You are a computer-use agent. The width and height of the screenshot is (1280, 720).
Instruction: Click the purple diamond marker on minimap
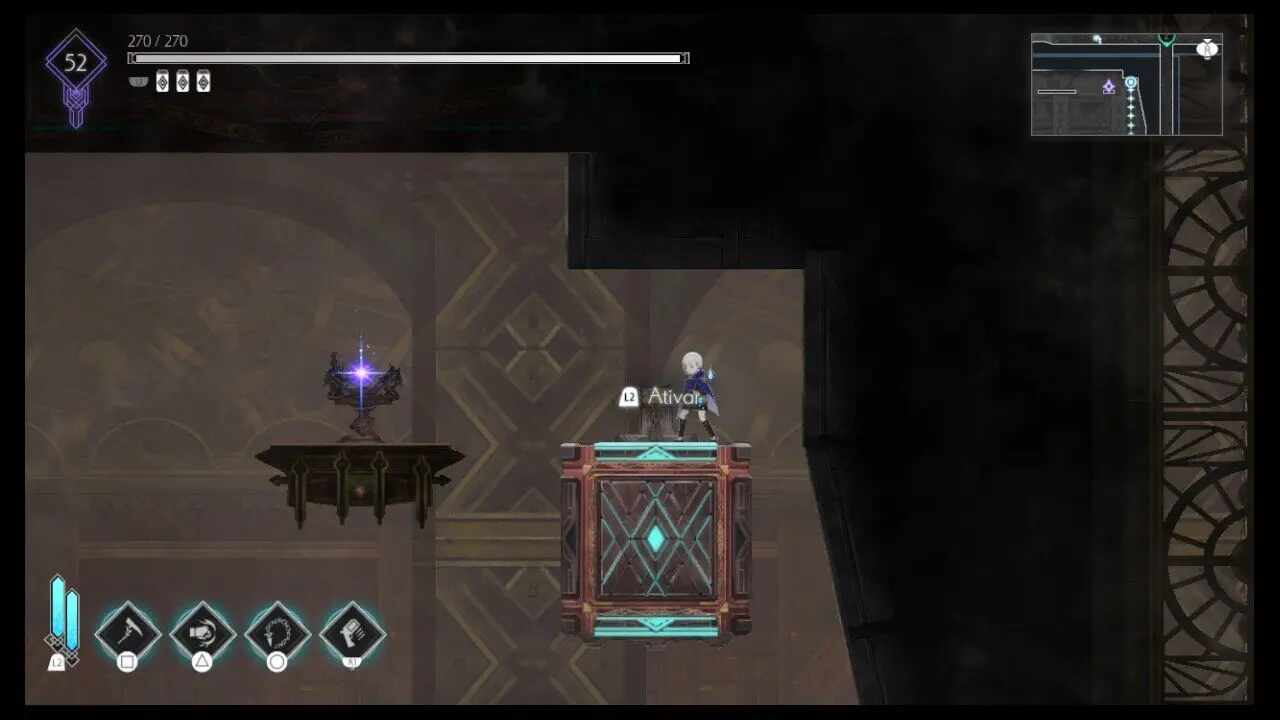point(1108,87)
